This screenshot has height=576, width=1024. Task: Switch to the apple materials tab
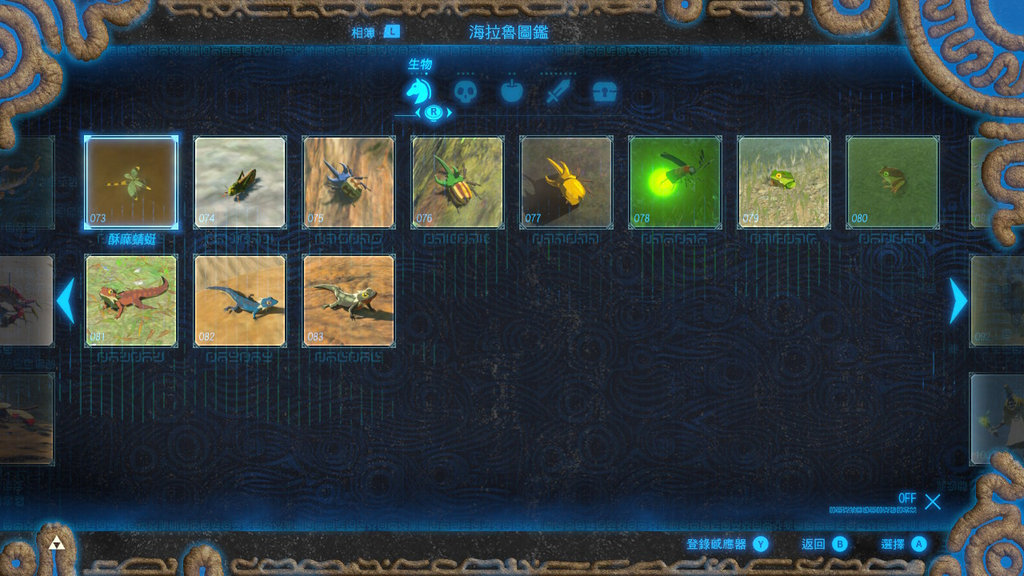coord(511,93)
